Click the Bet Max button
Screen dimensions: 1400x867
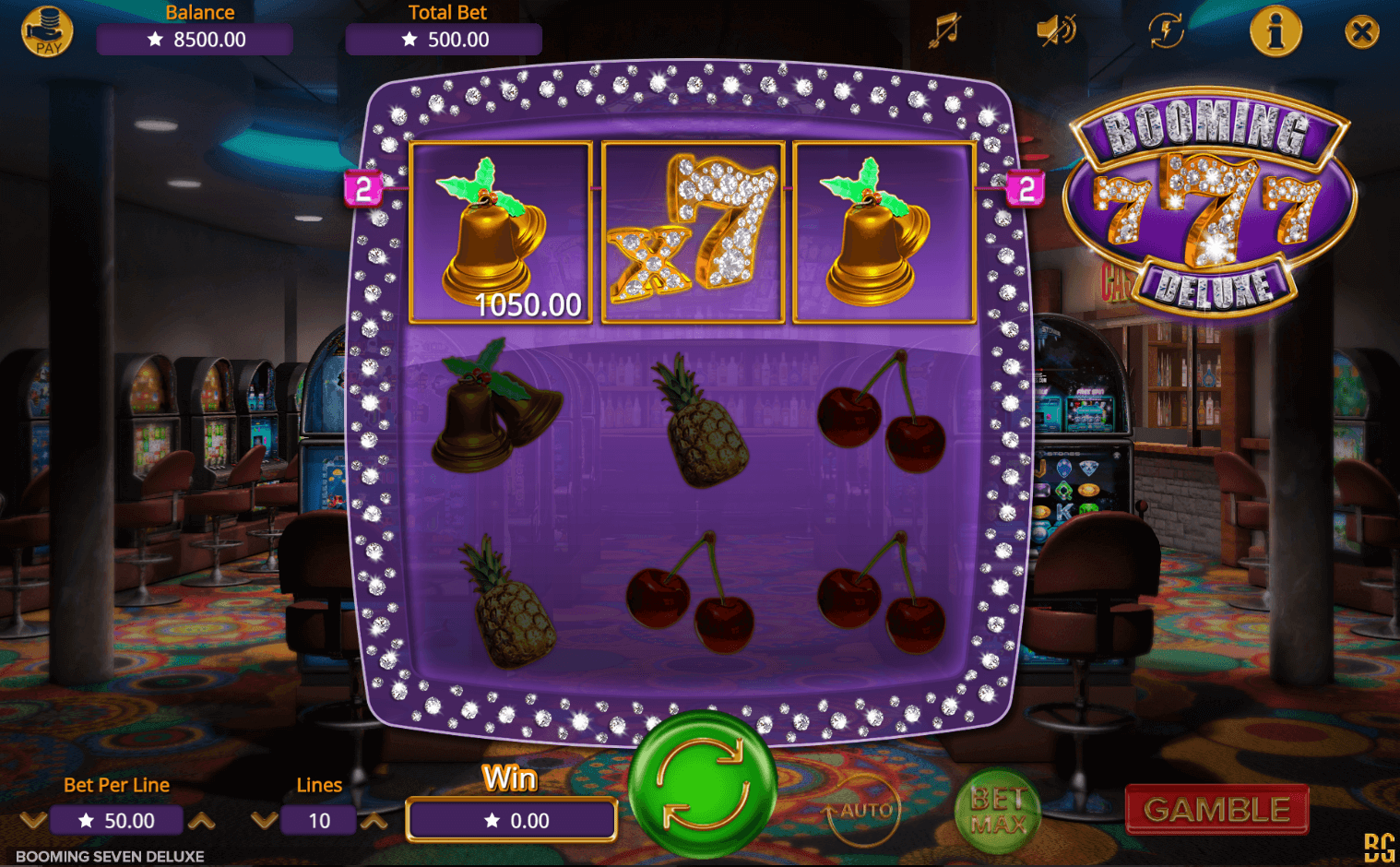click(x=997, y=811)
